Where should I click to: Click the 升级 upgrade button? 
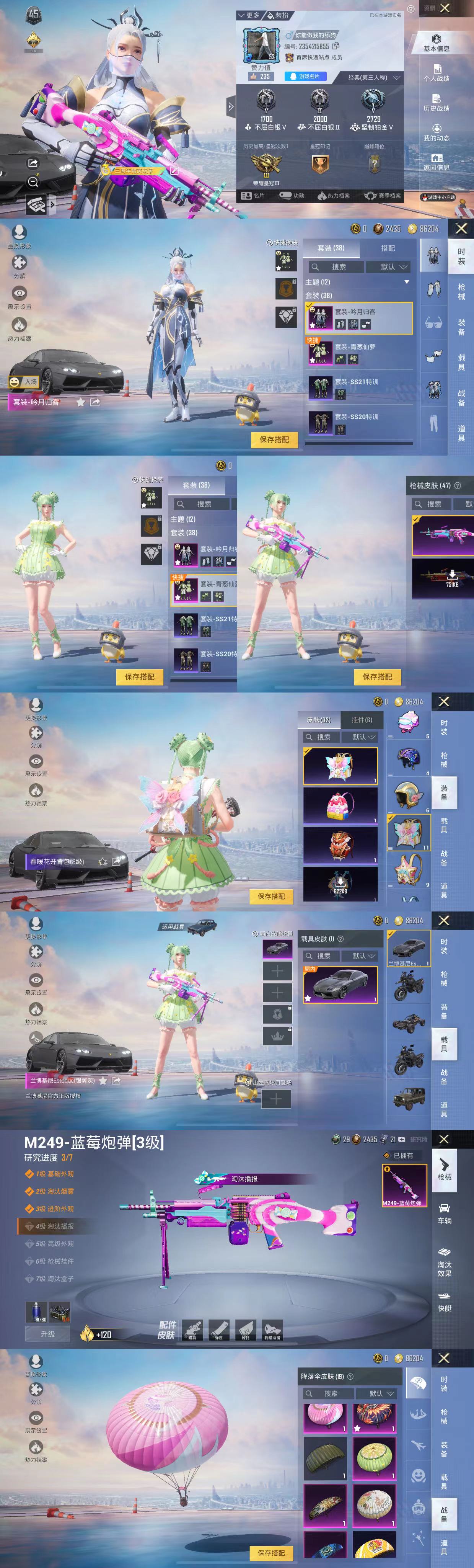(x=47, y=1334)
